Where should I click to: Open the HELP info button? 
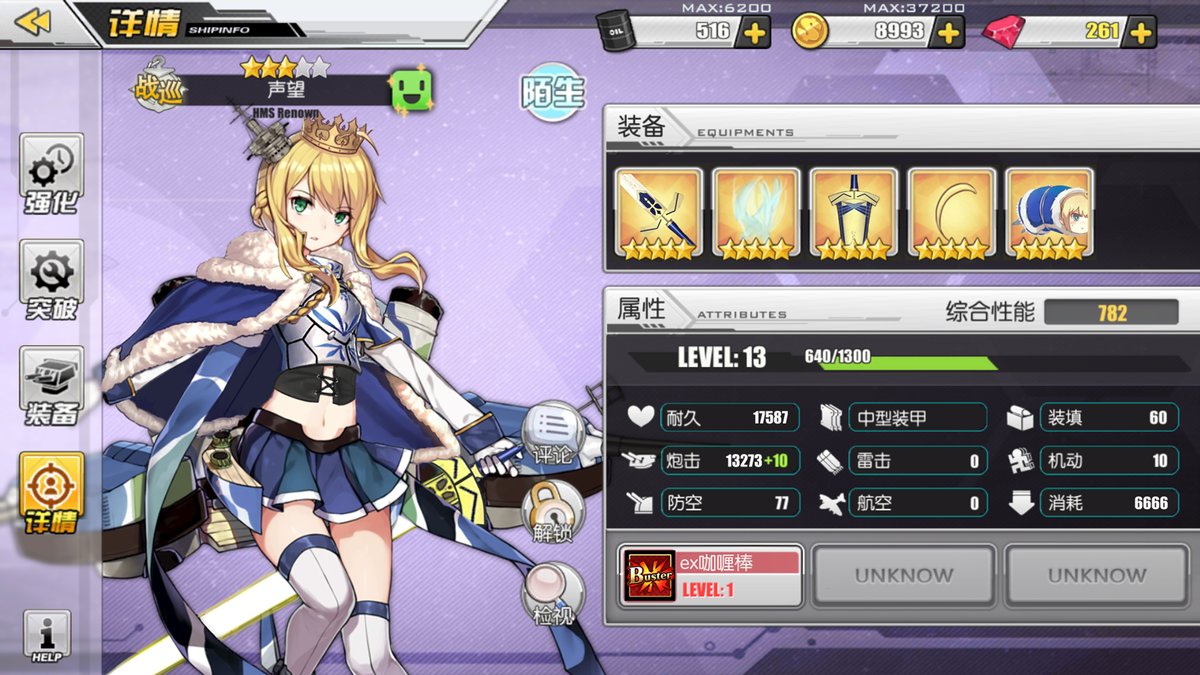[x=47, y=637]
